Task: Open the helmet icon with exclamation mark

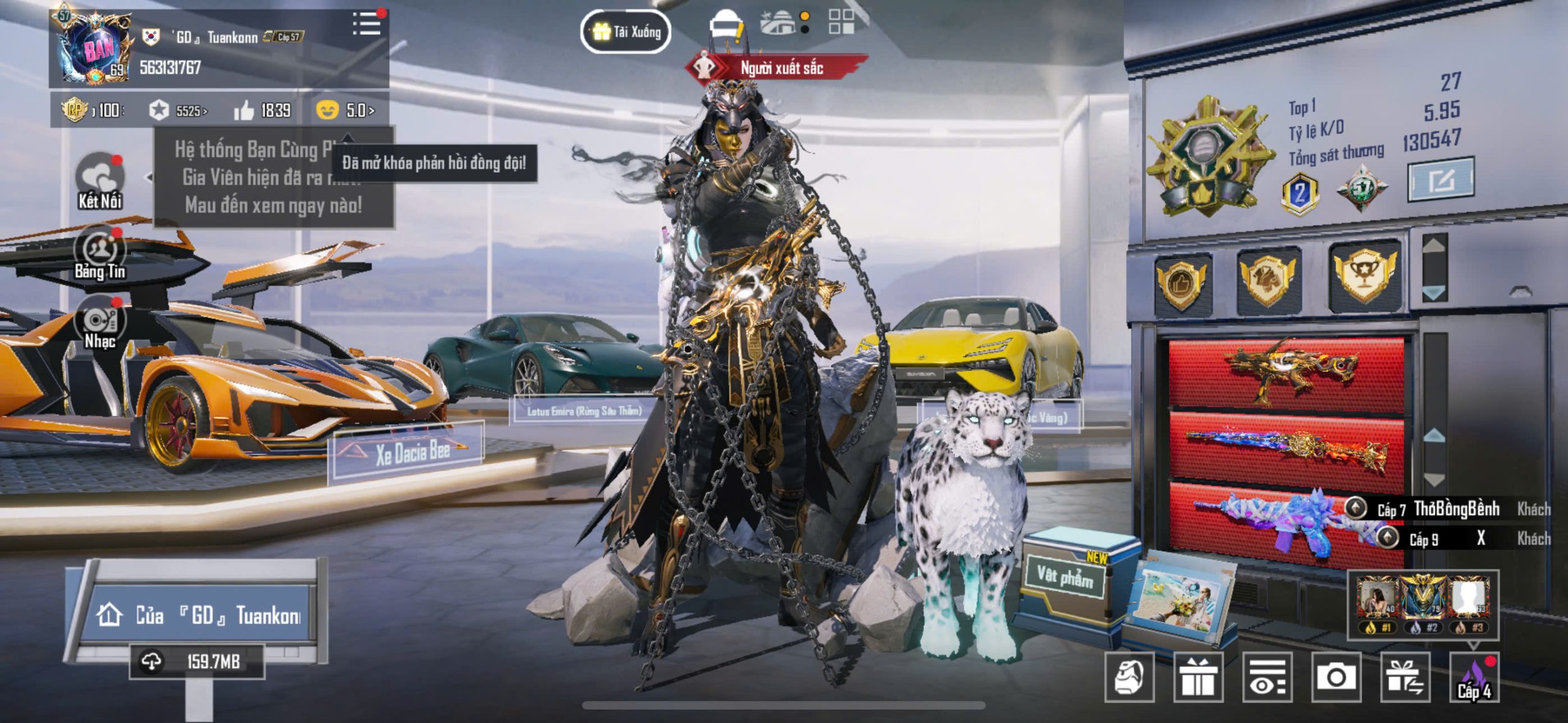Action: click(726, 27)
